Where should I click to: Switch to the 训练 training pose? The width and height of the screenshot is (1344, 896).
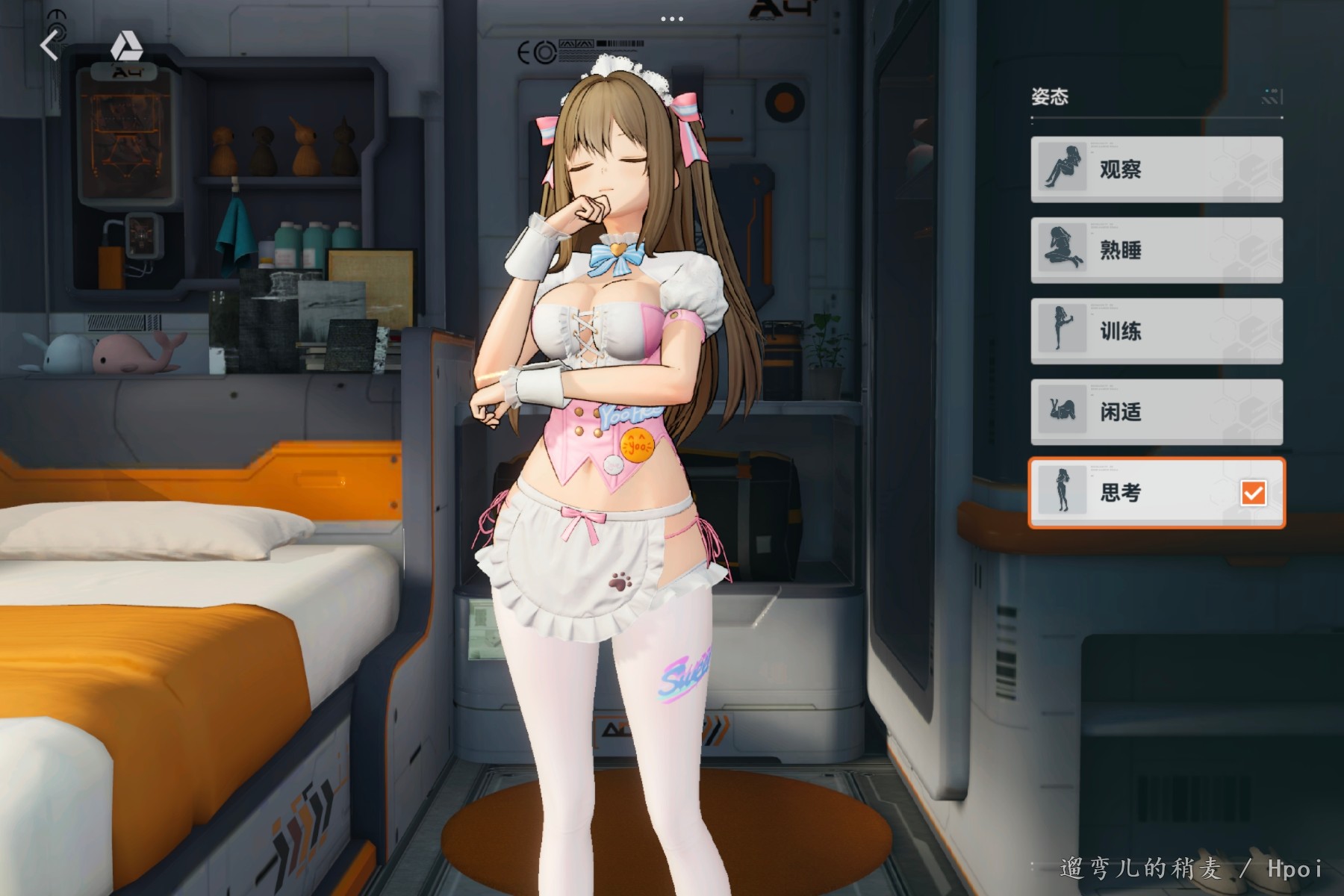pos(1157,331)
